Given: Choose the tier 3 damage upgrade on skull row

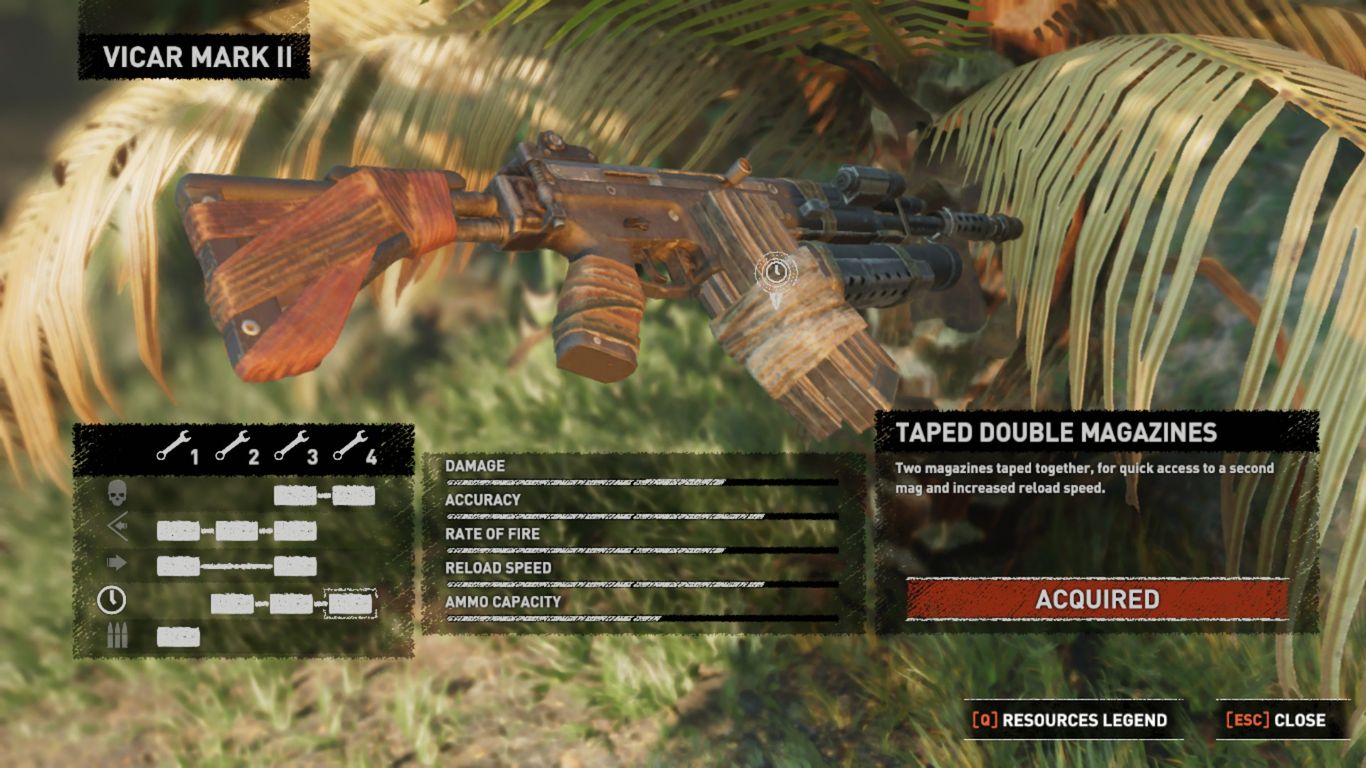Looking at the screenshot, I should pos(295,495).
